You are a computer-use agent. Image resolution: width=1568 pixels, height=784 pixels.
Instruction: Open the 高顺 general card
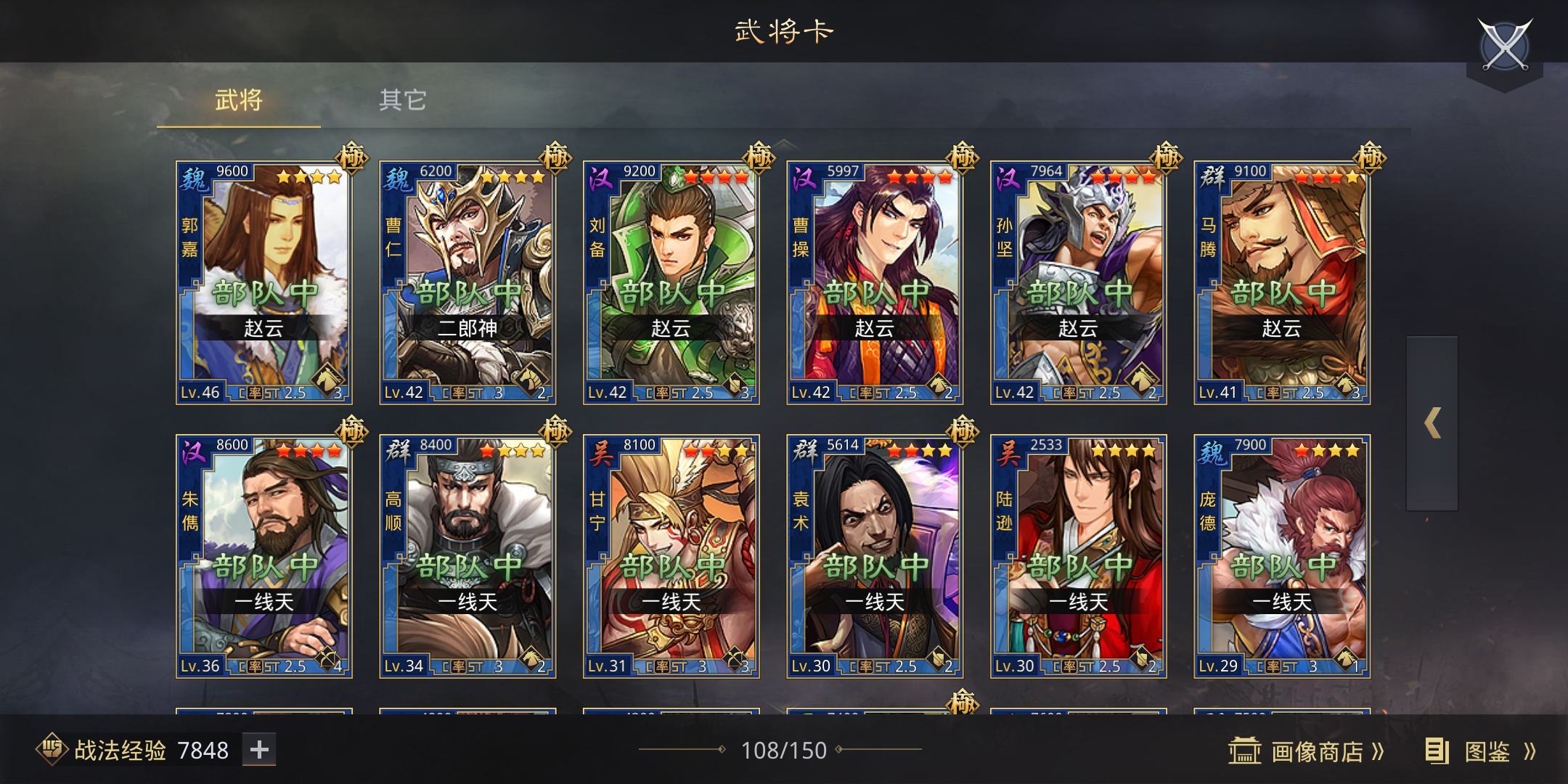click(467, 555)
